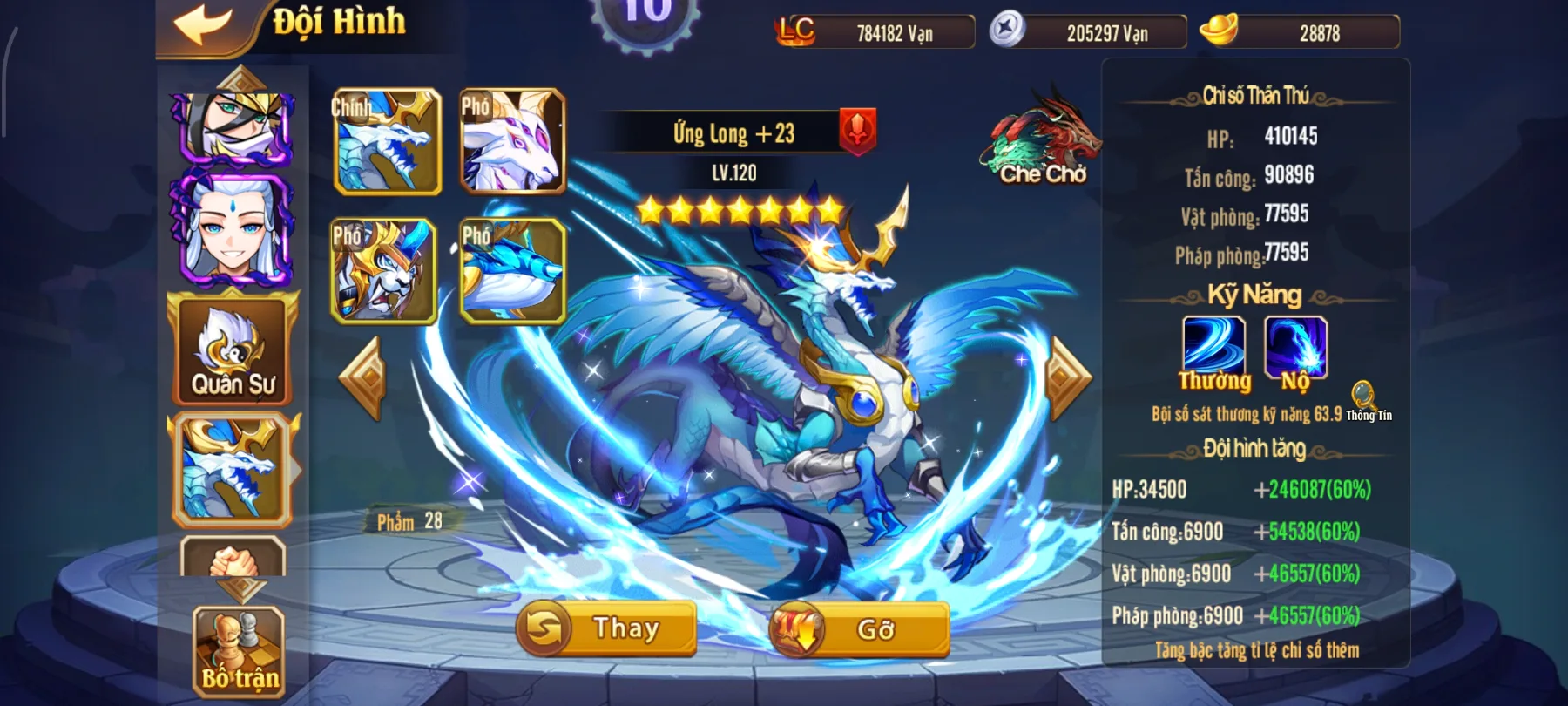
Task: Click the eight-star rating row
Action: [x=742, y=209]
